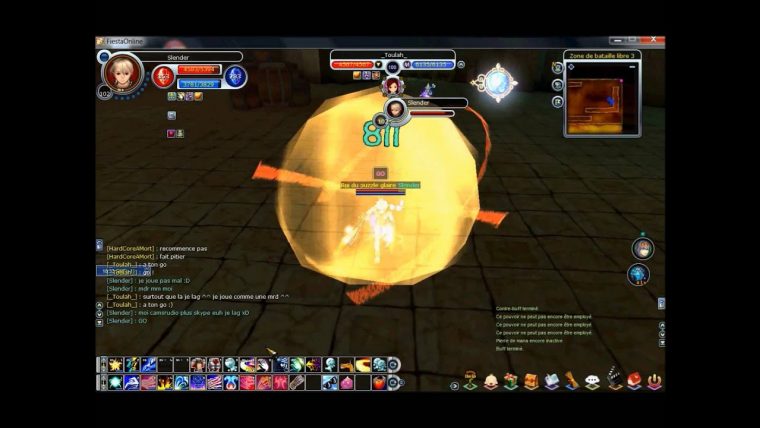Image resolution: width=760 pixels, height=428 pixels.
Task: Open the clapperboard menu icon
Action: [614, 381]
